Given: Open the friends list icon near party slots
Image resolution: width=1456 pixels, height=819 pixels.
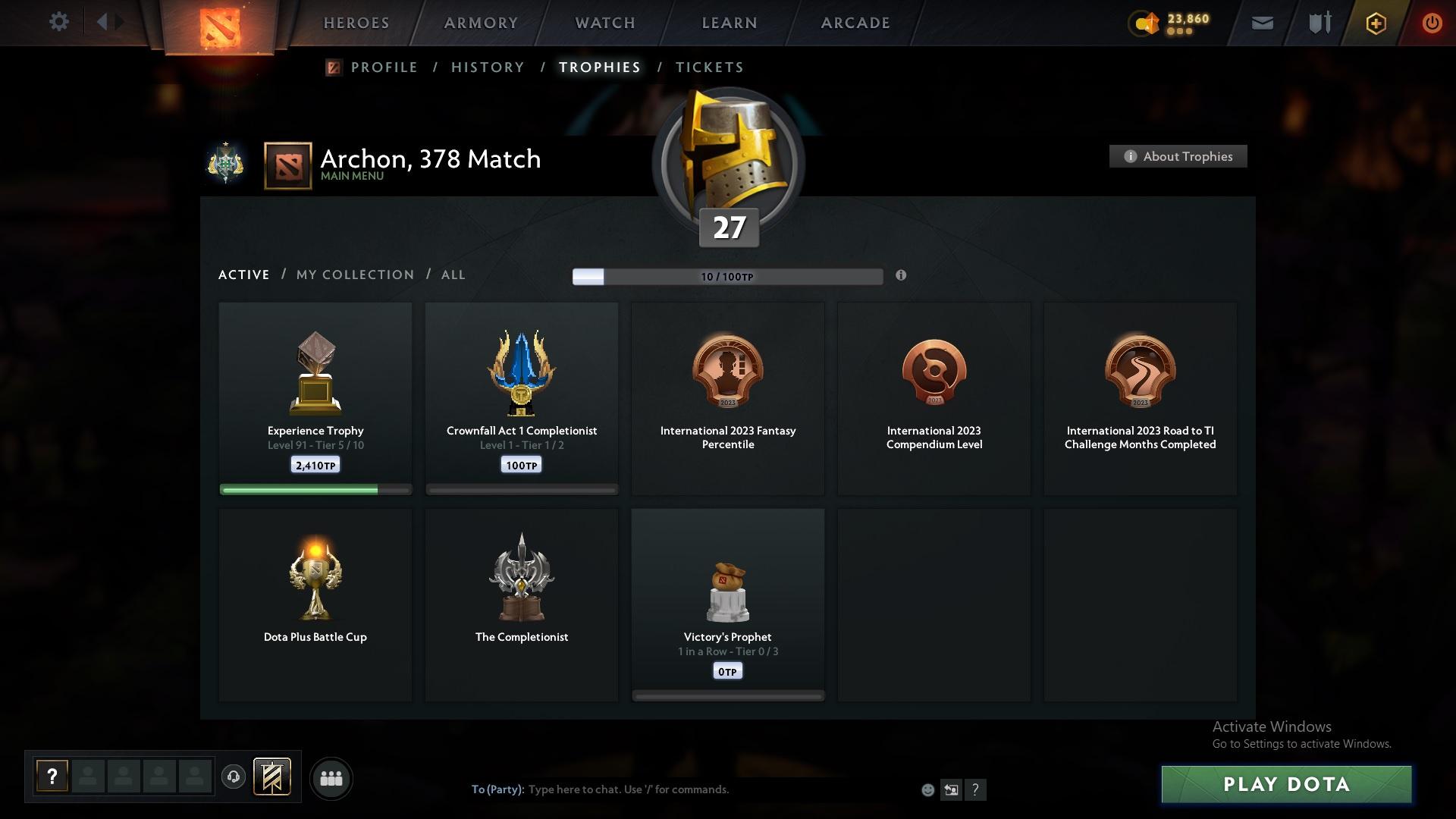Looking at the screenshot, I should pos(331,778).
